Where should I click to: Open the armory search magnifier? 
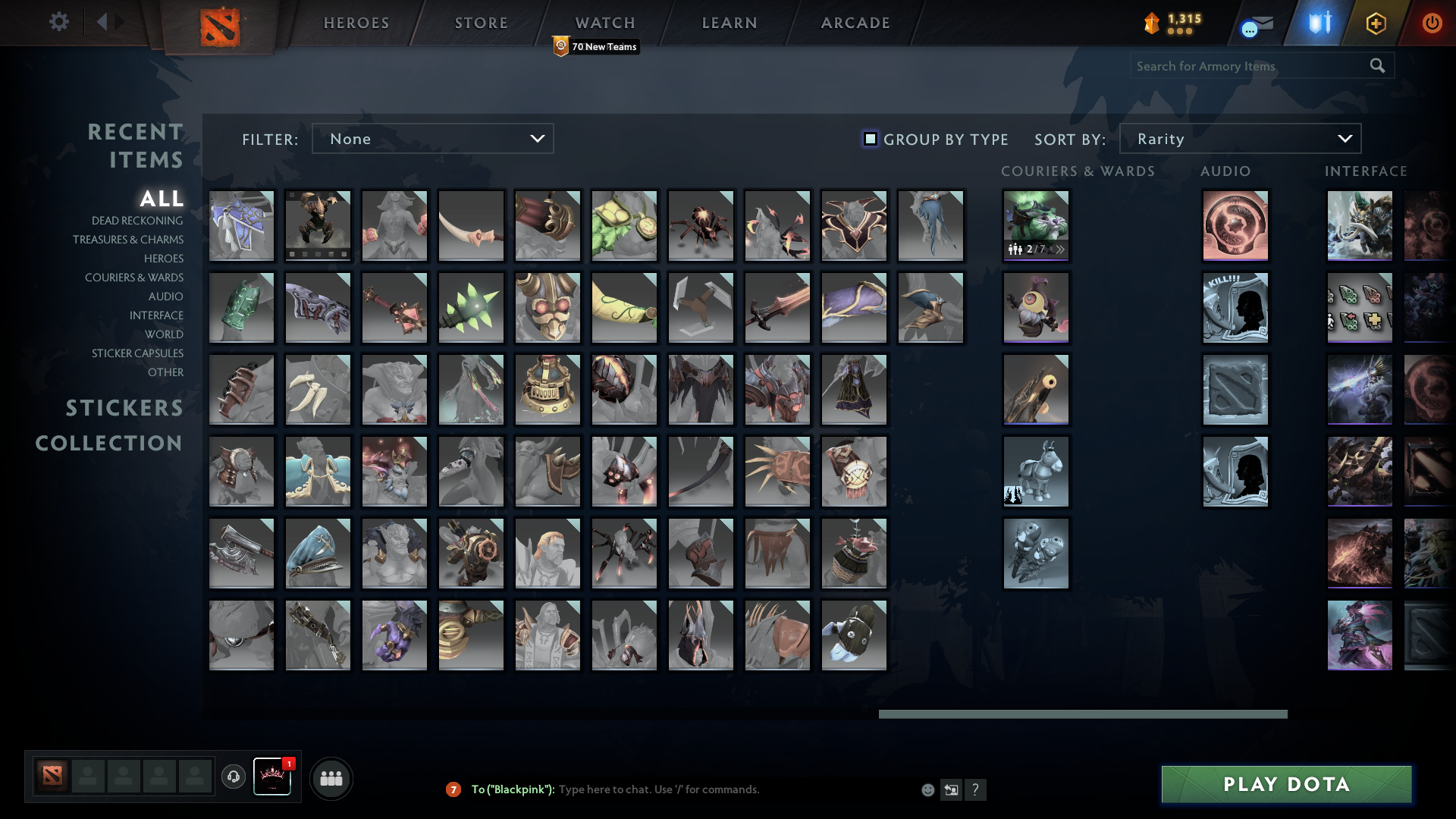pos(1377,66)
